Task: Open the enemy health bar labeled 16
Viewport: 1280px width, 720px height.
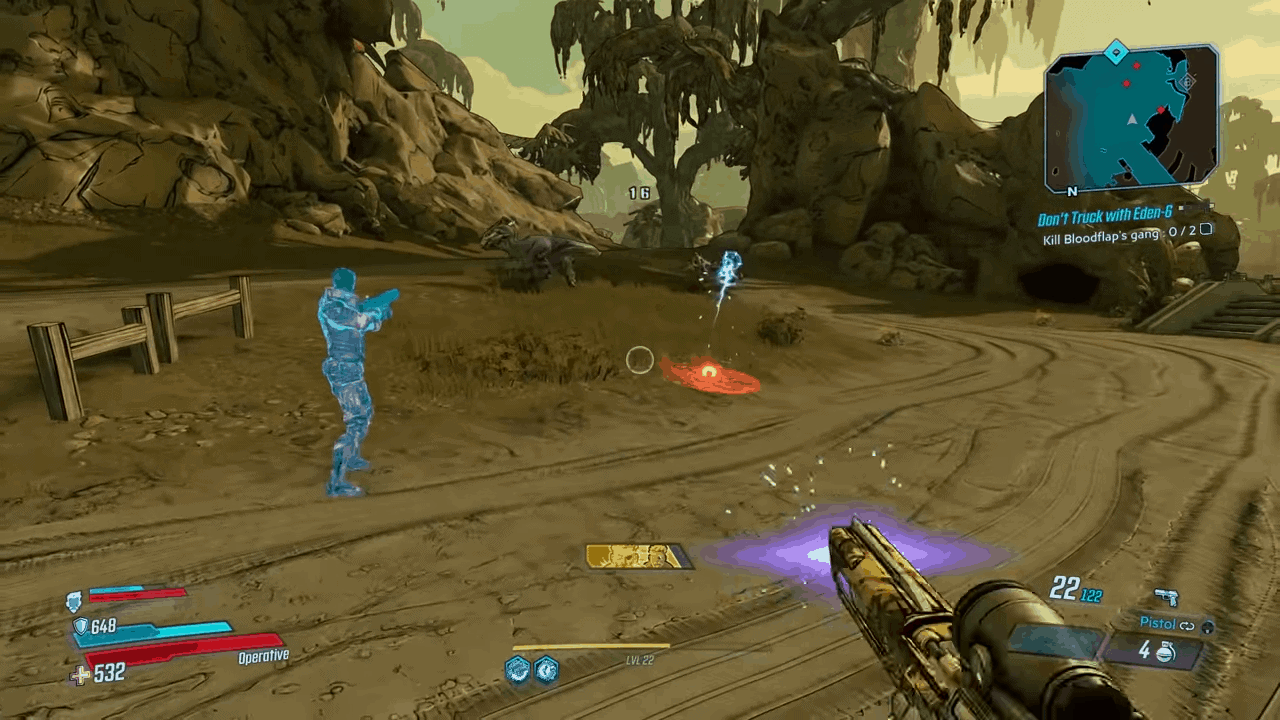Action: pyautogui.click(x=639, y=192)
